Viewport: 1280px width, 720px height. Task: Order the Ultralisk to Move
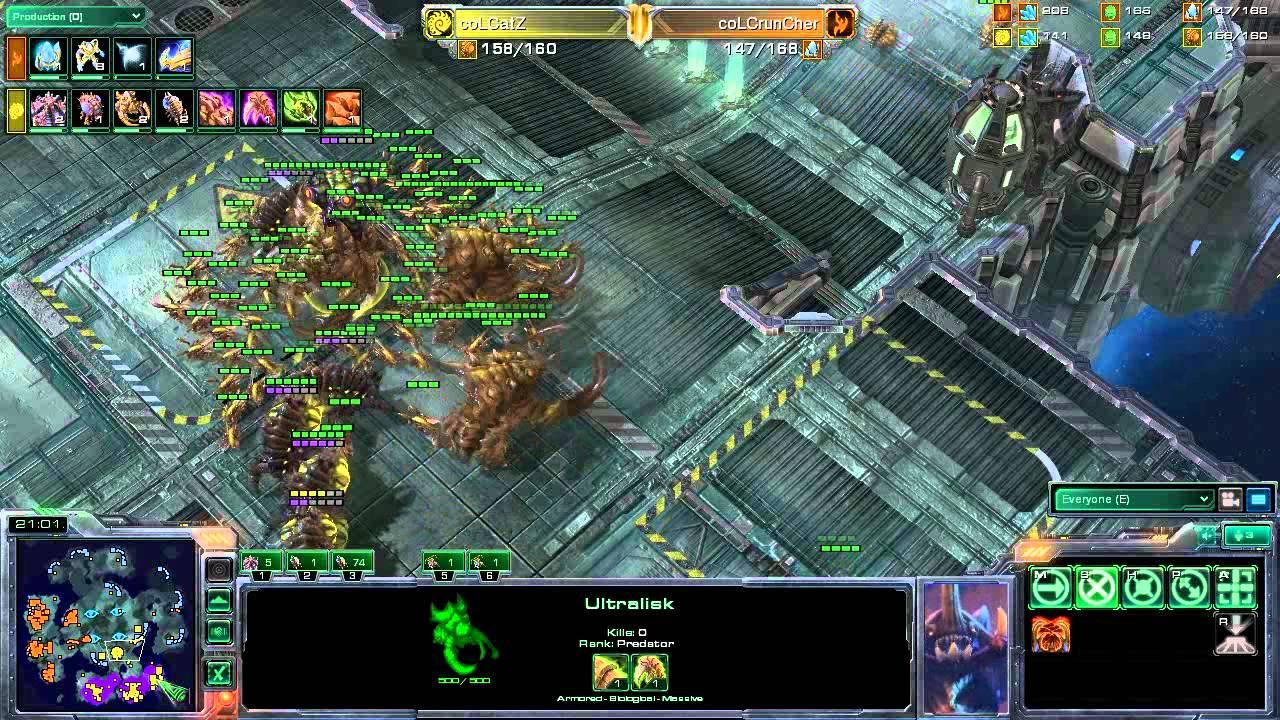click(x=1050, y=586)
